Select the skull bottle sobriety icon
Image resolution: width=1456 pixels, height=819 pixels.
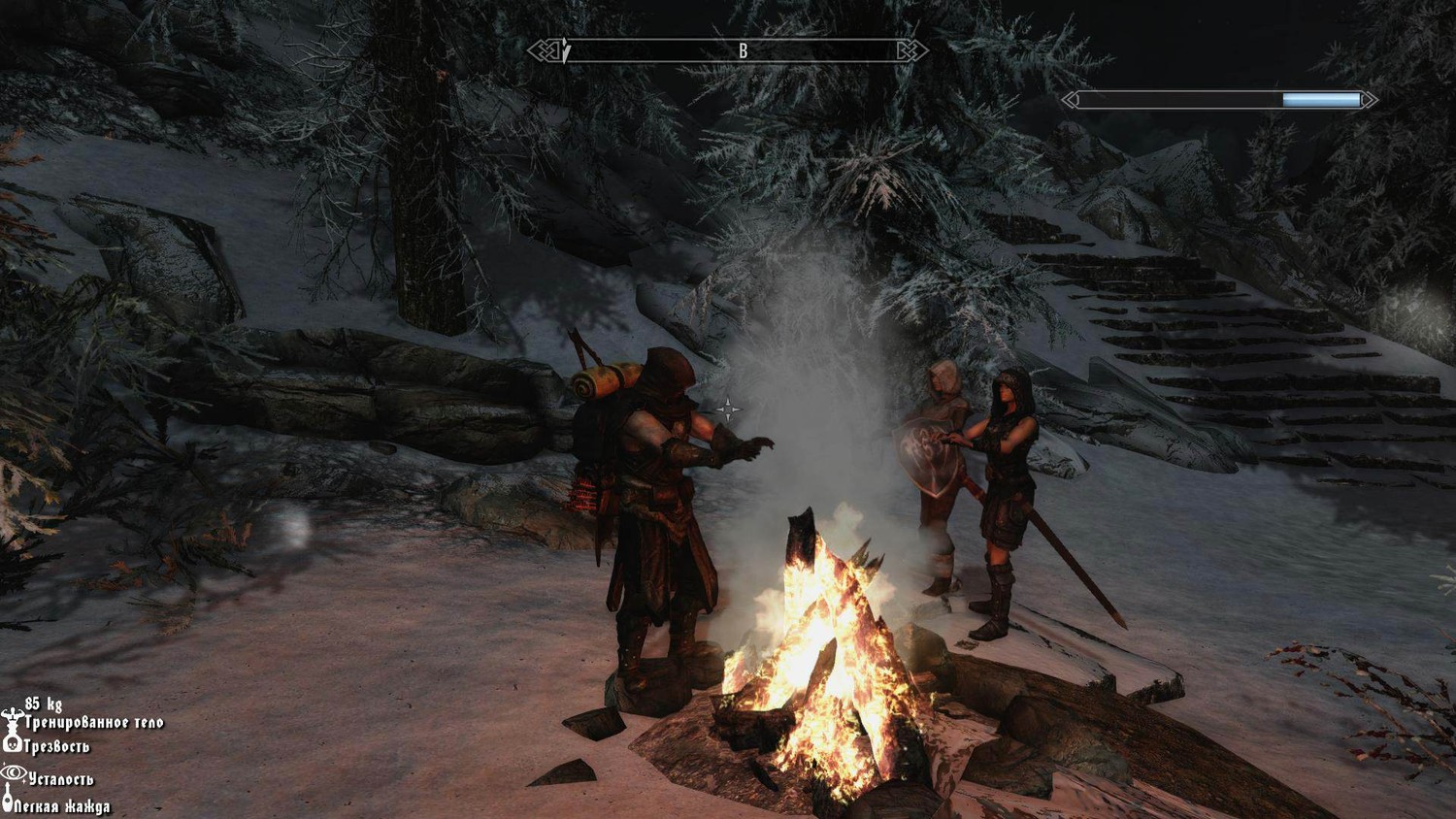click(13, 744)
